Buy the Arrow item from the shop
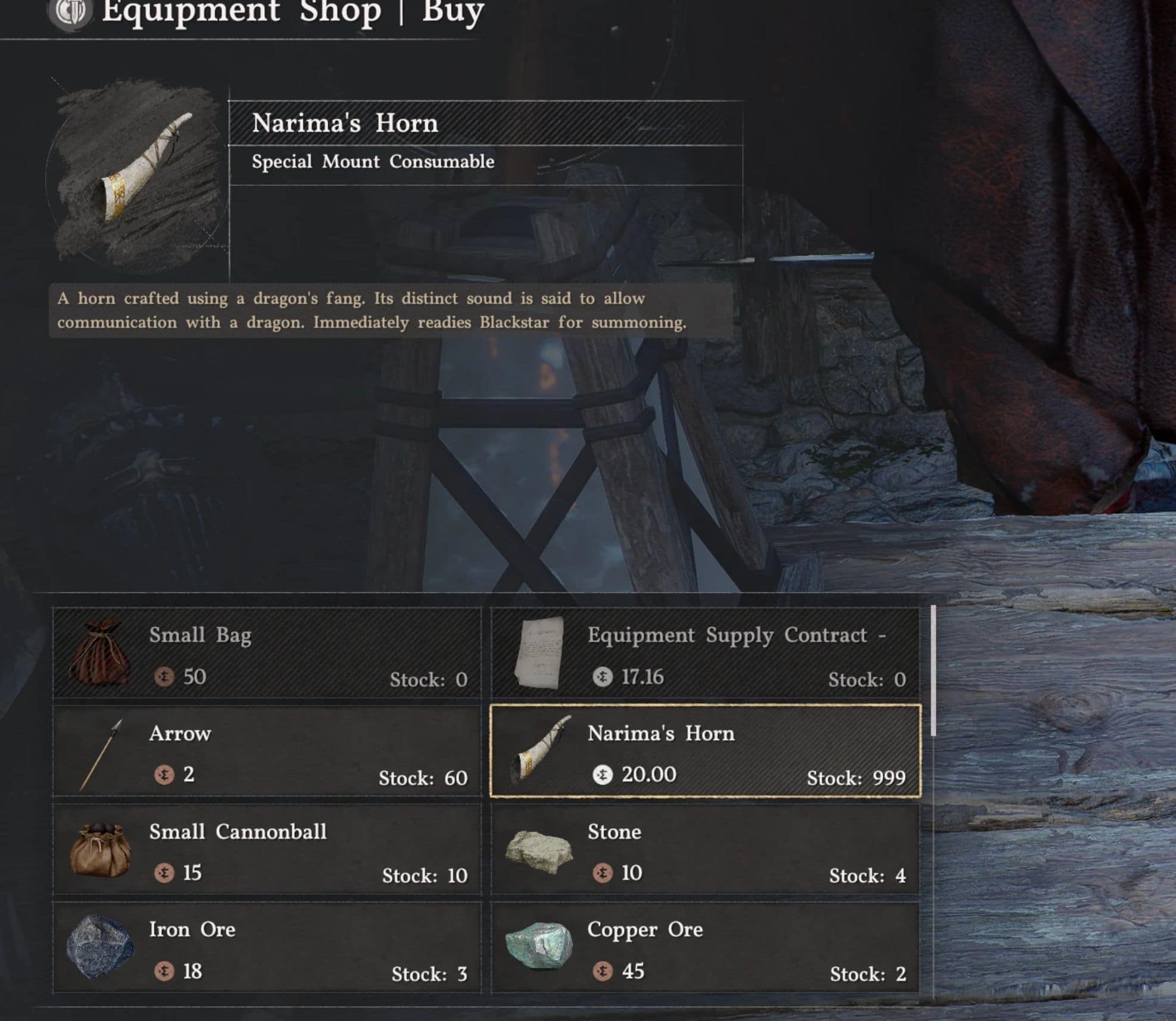1176x1021 pixels. 267,751
